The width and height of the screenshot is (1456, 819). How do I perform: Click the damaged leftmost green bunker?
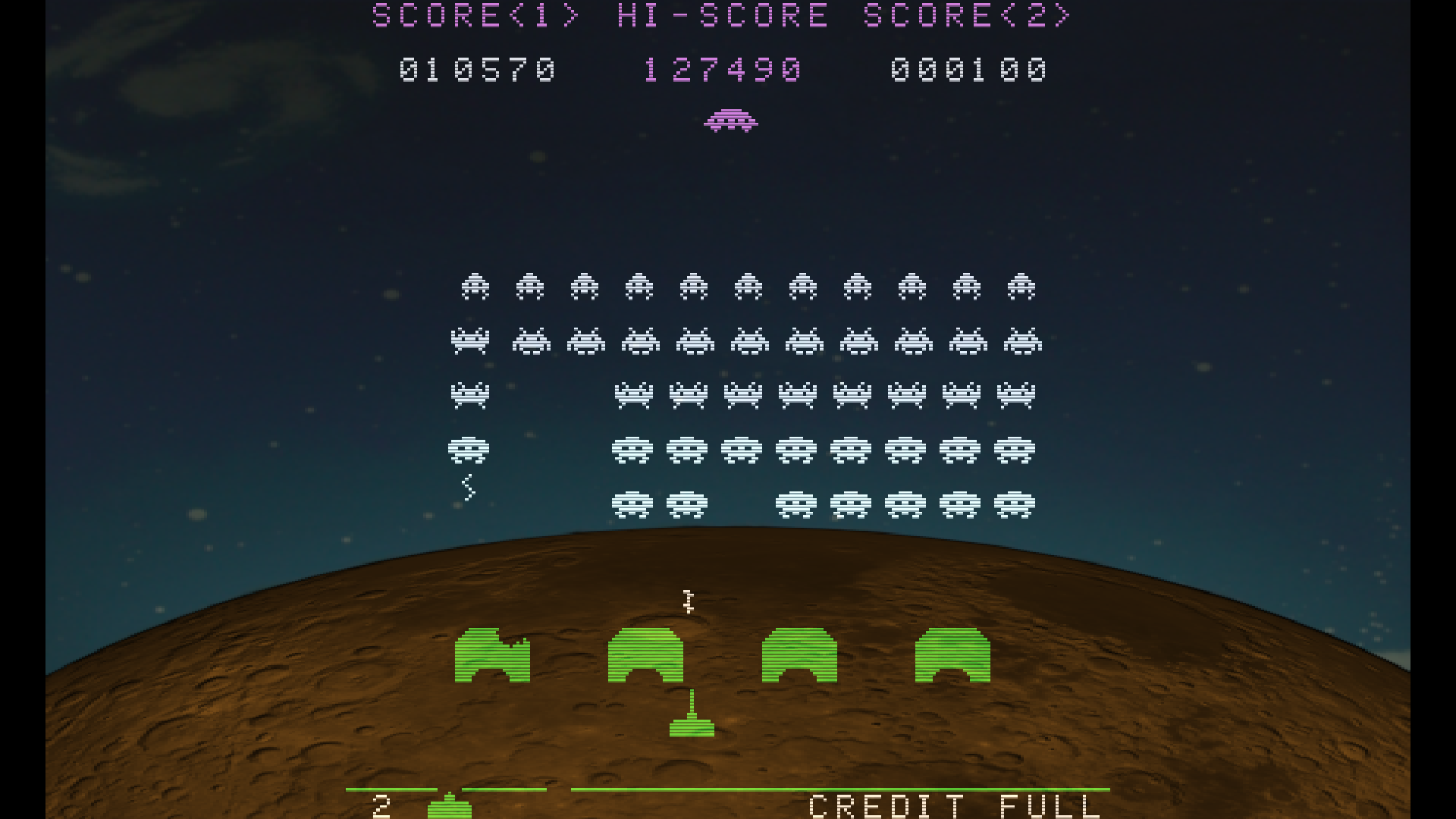click(x=494, y=656)
